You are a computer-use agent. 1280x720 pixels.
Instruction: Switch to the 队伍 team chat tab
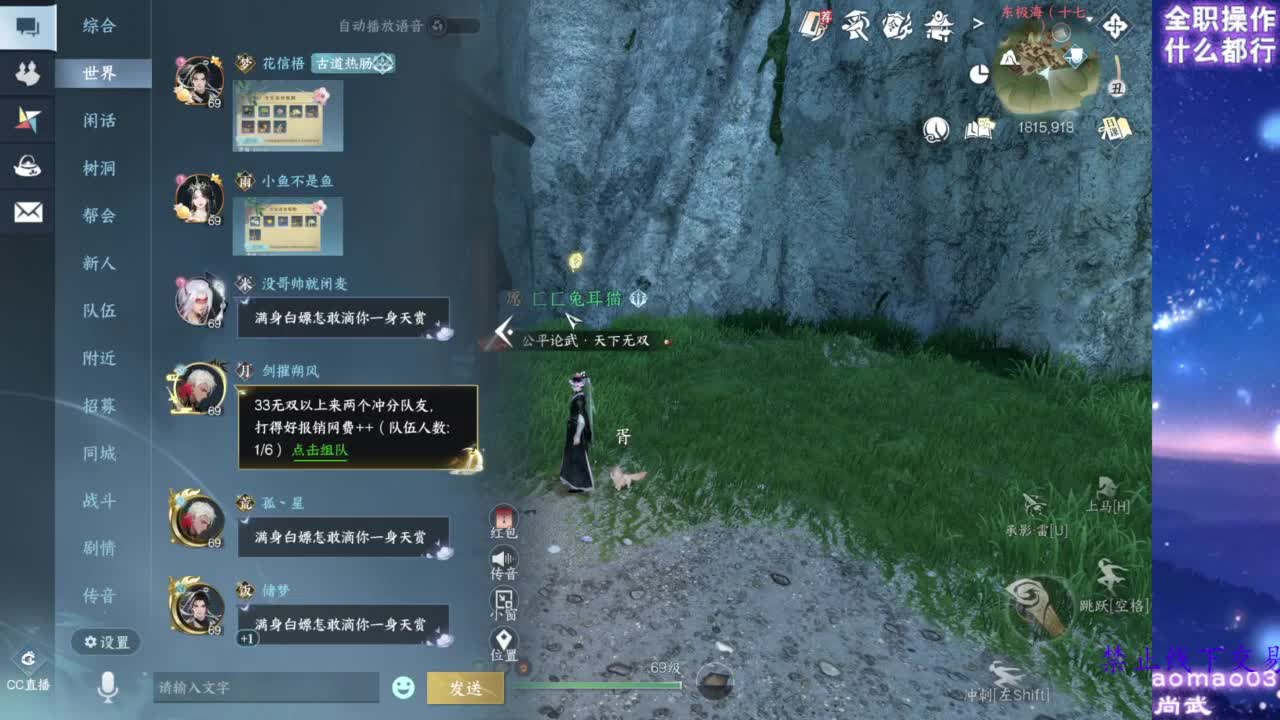pos(101,311)
